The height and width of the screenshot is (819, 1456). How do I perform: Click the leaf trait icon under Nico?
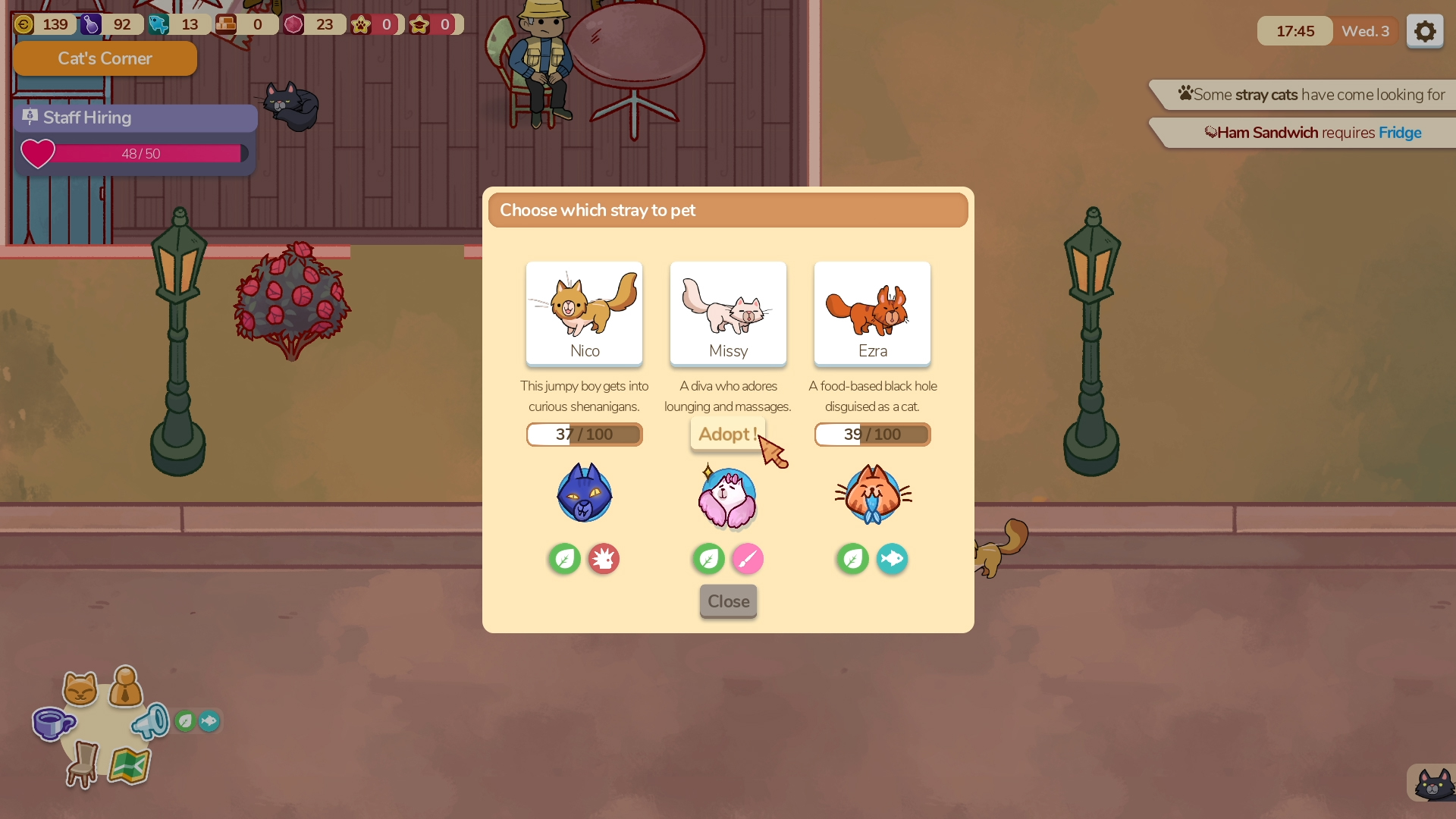coord(563,559)
